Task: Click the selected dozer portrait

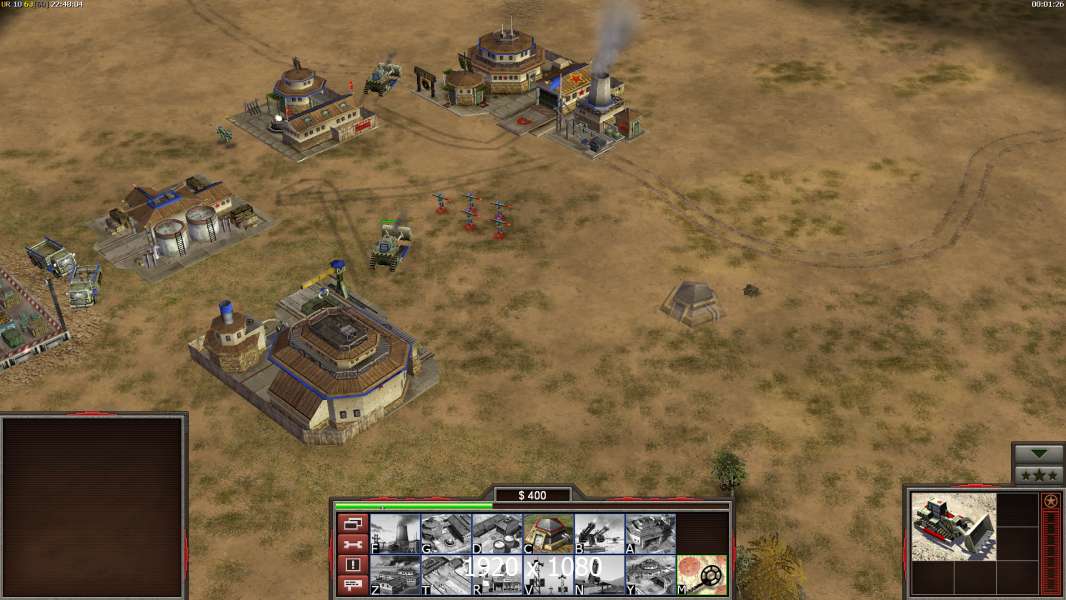Action: 953,526
